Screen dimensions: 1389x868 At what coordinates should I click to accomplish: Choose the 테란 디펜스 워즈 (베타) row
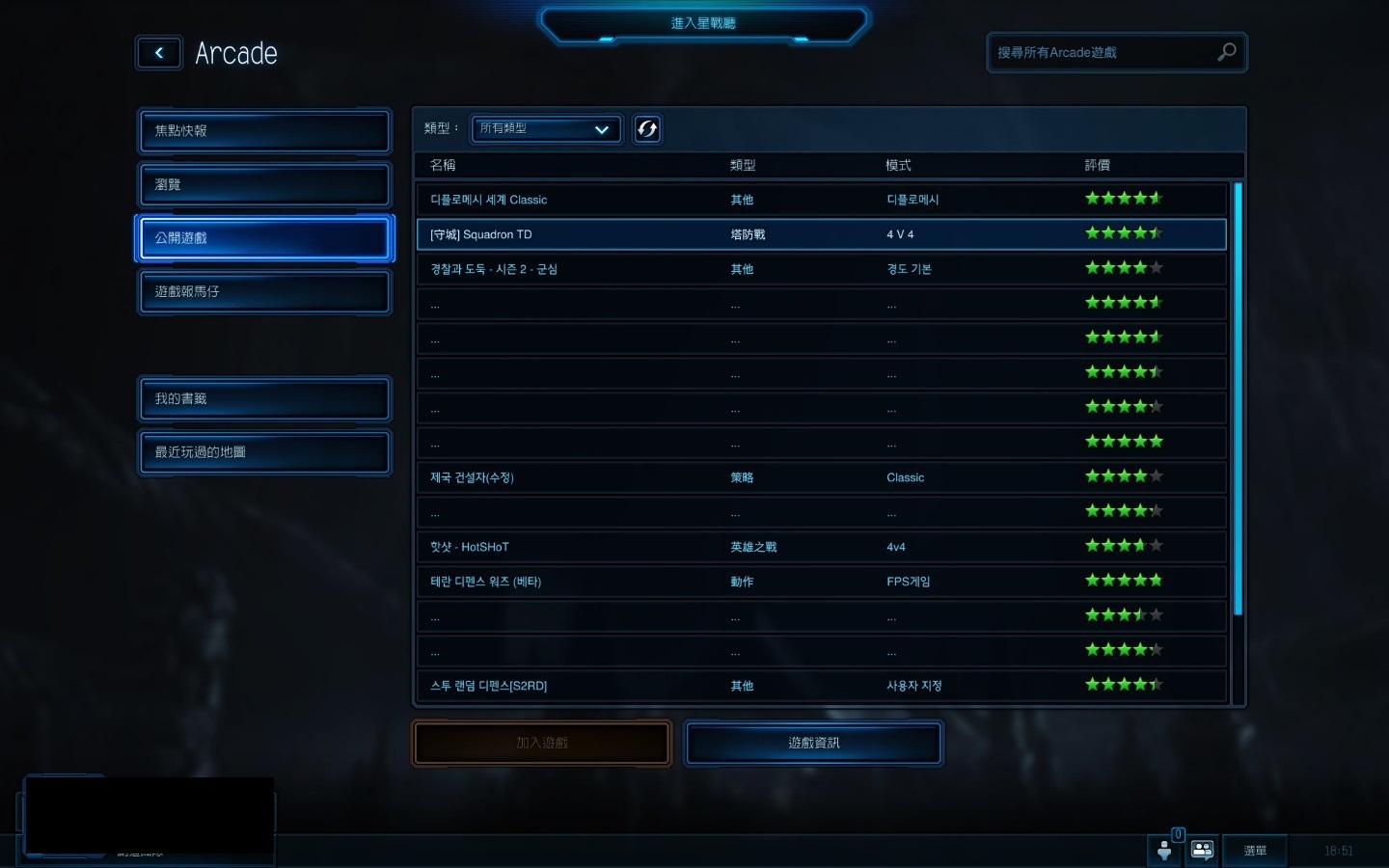click(820, 582)
